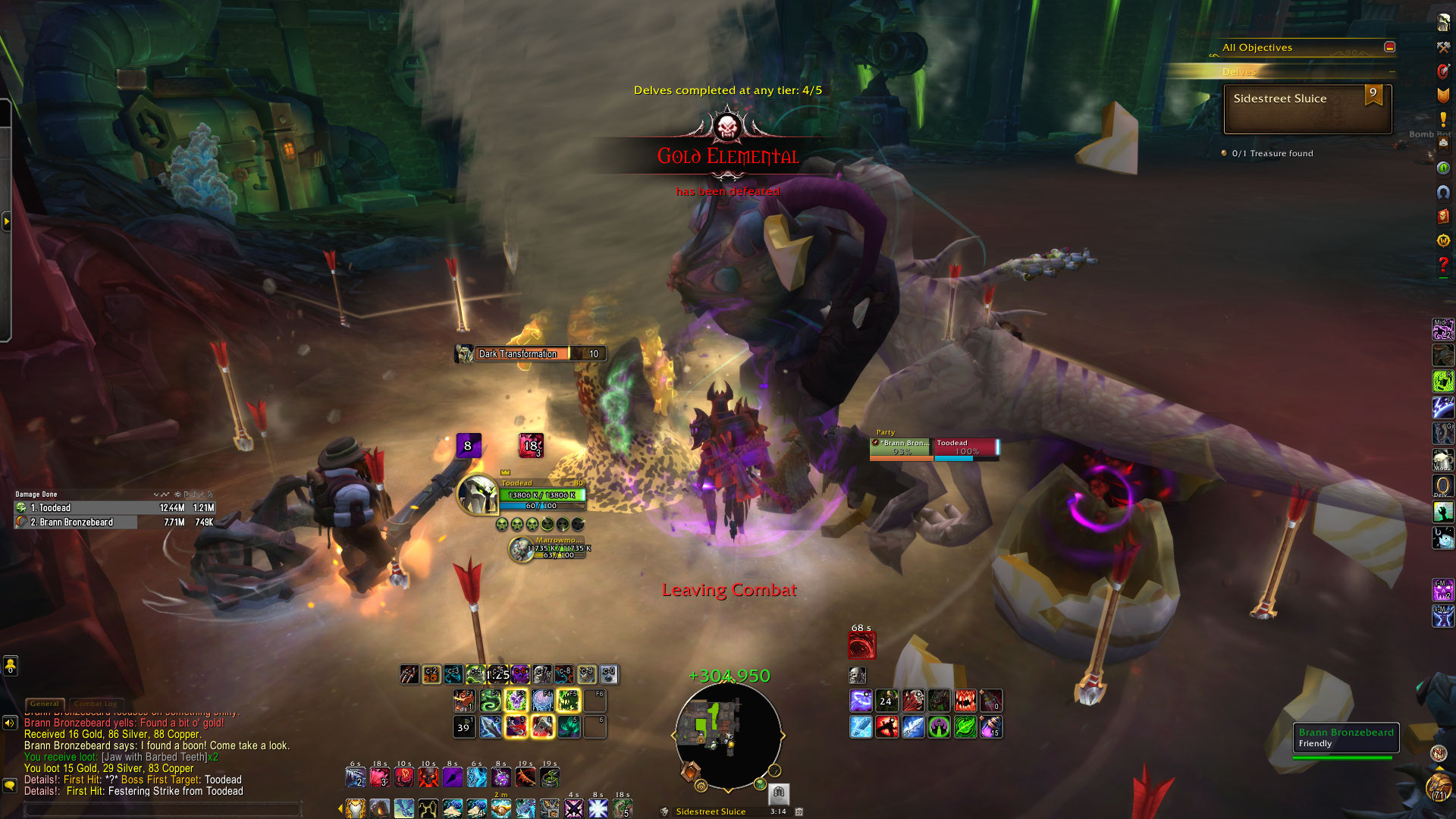Switch to the Combat Log chat tab
Screen dimensions: 1456x819
[96, 704]
